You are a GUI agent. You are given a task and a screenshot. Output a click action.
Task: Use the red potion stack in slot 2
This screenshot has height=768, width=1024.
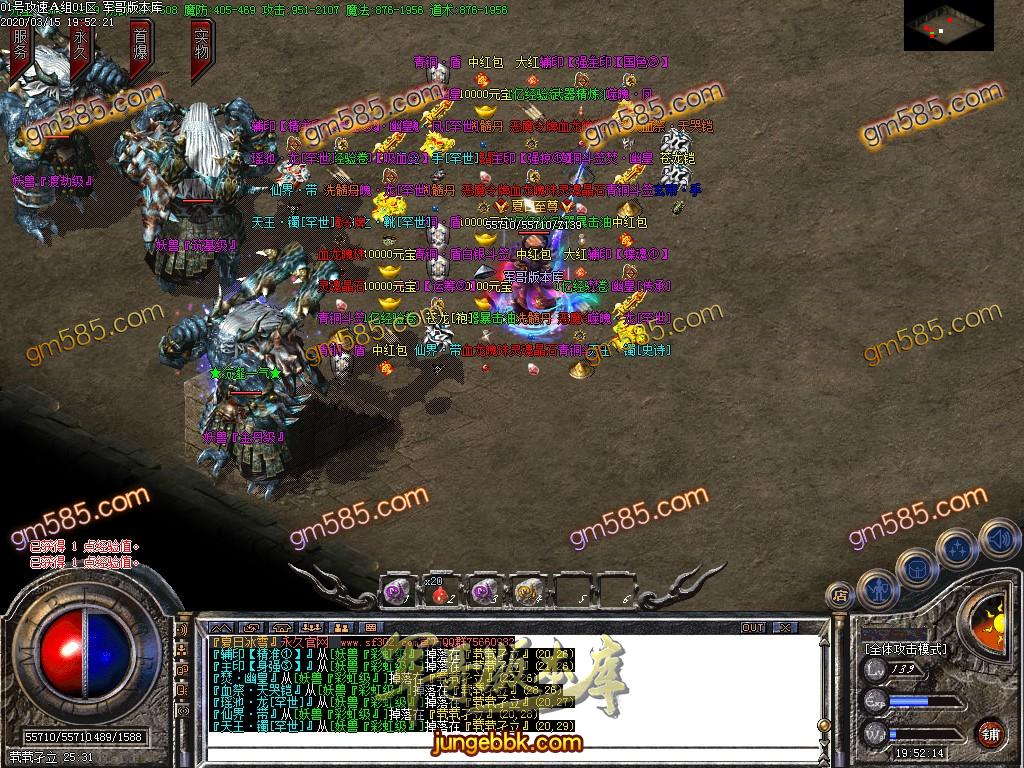click(x=439, y=593)
